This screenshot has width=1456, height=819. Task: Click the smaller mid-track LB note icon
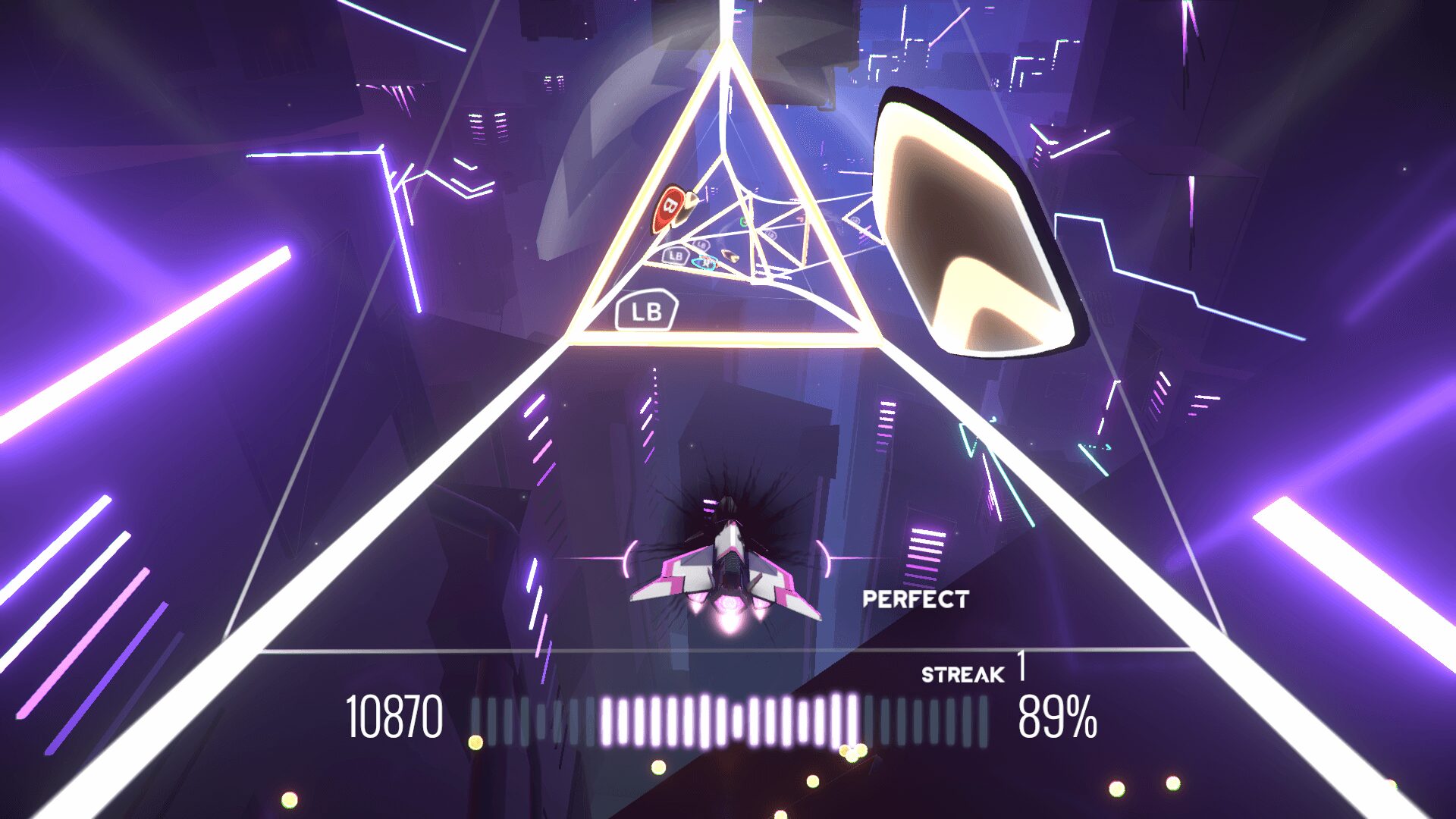click(675, 255)
